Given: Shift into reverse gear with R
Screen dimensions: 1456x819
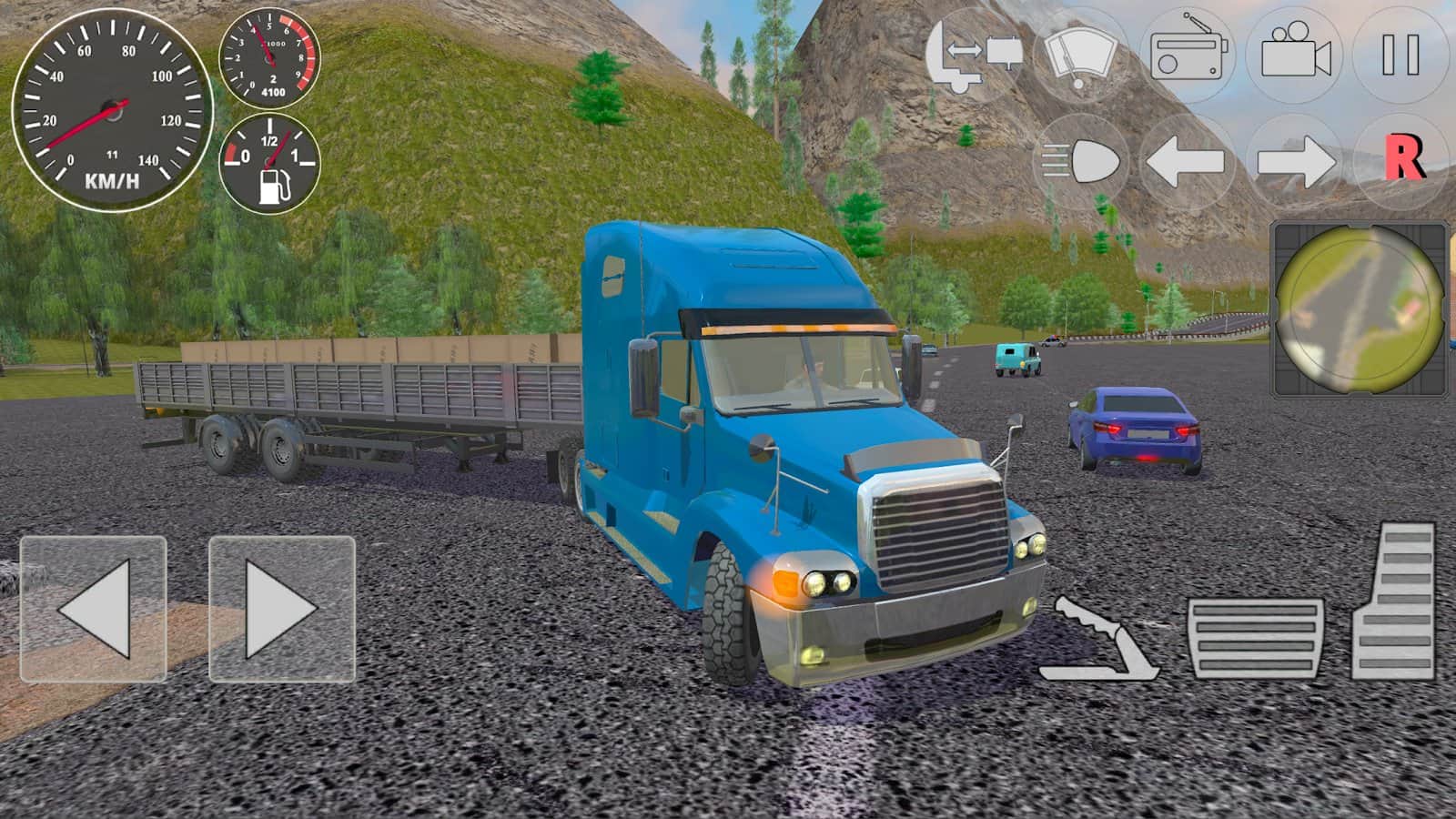Looking at the screenshot, I should click(1402, 161).
